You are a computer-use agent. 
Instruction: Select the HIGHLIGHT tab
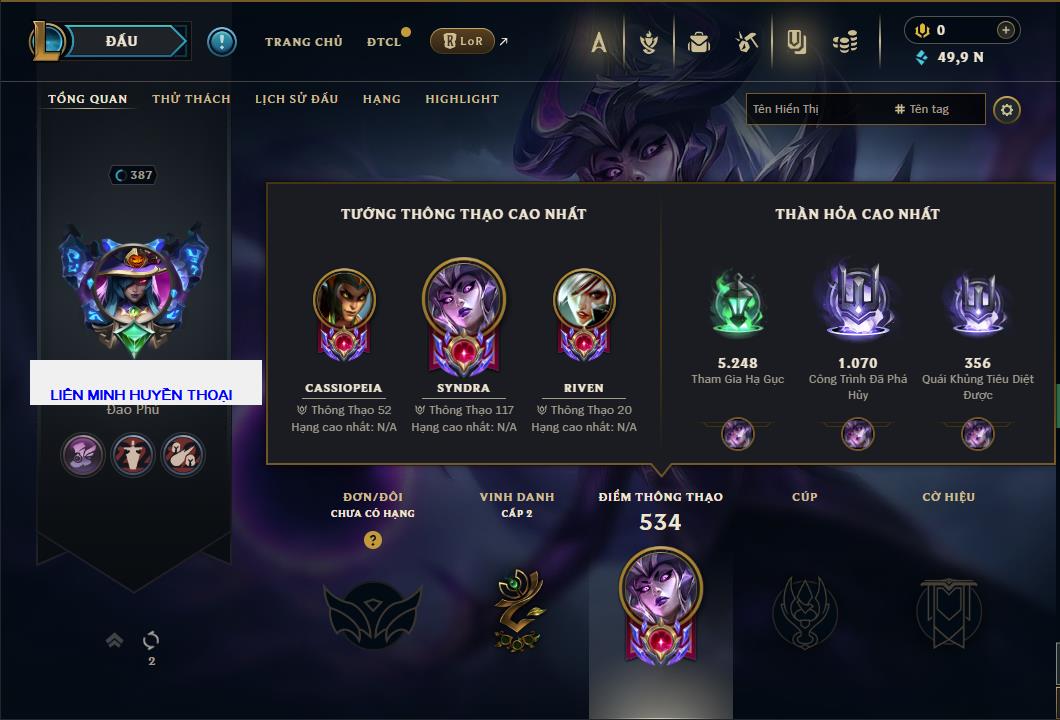click(461, 99)
